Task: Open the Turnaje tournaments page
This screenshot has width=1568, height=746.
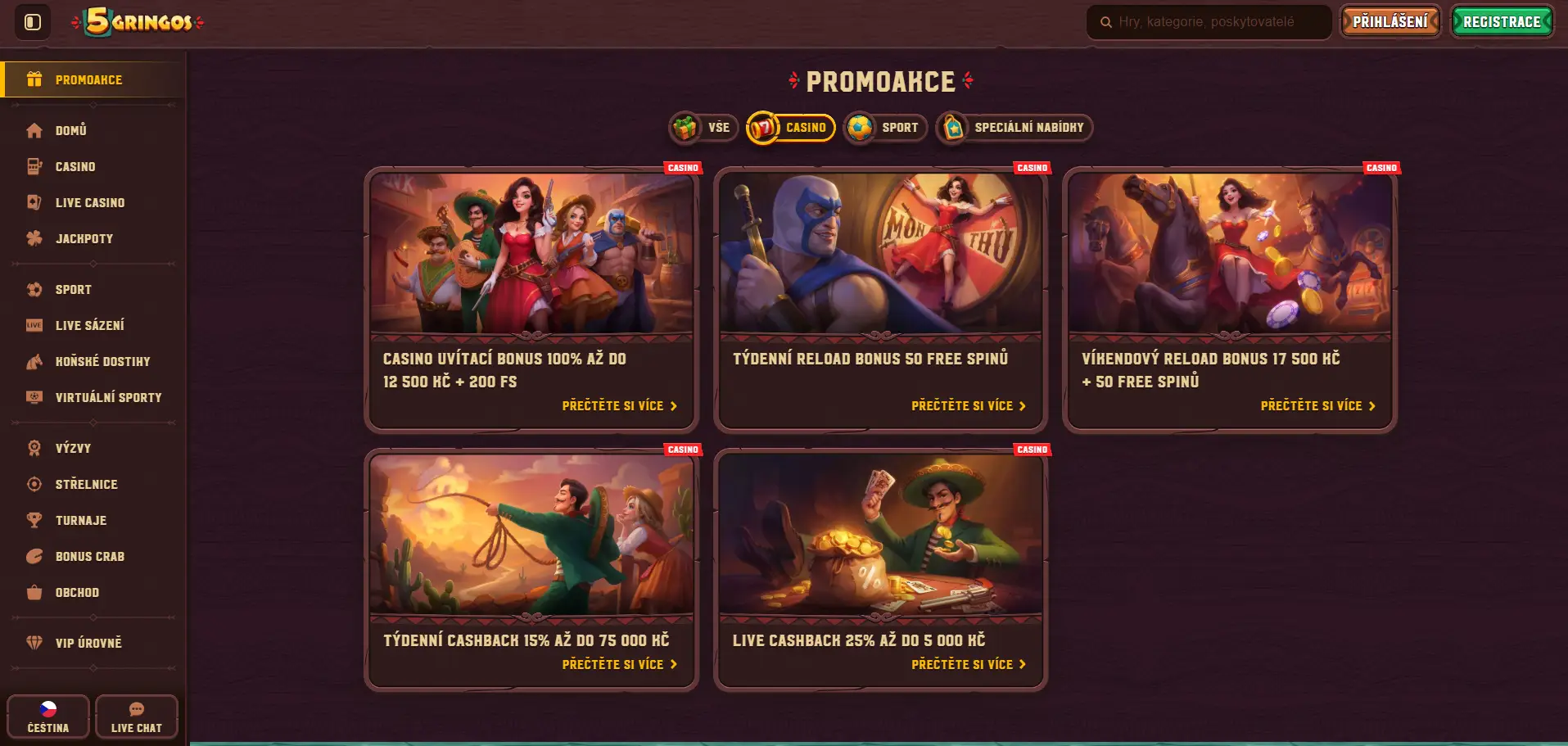Action: (81, 521)
